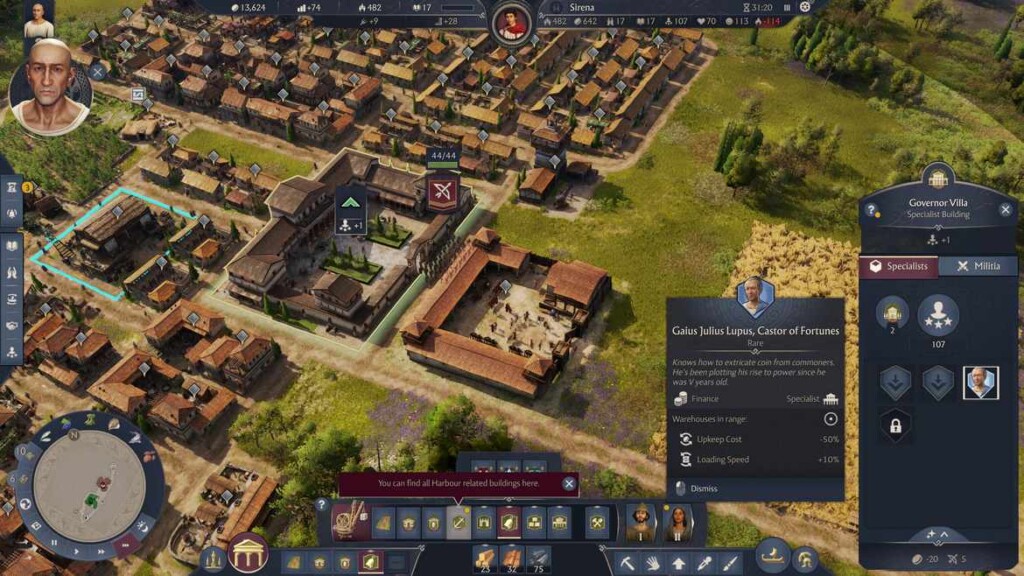Close the Governor Villa panel
This screenshot has height=576, width=1024.
coord(1005,210)
